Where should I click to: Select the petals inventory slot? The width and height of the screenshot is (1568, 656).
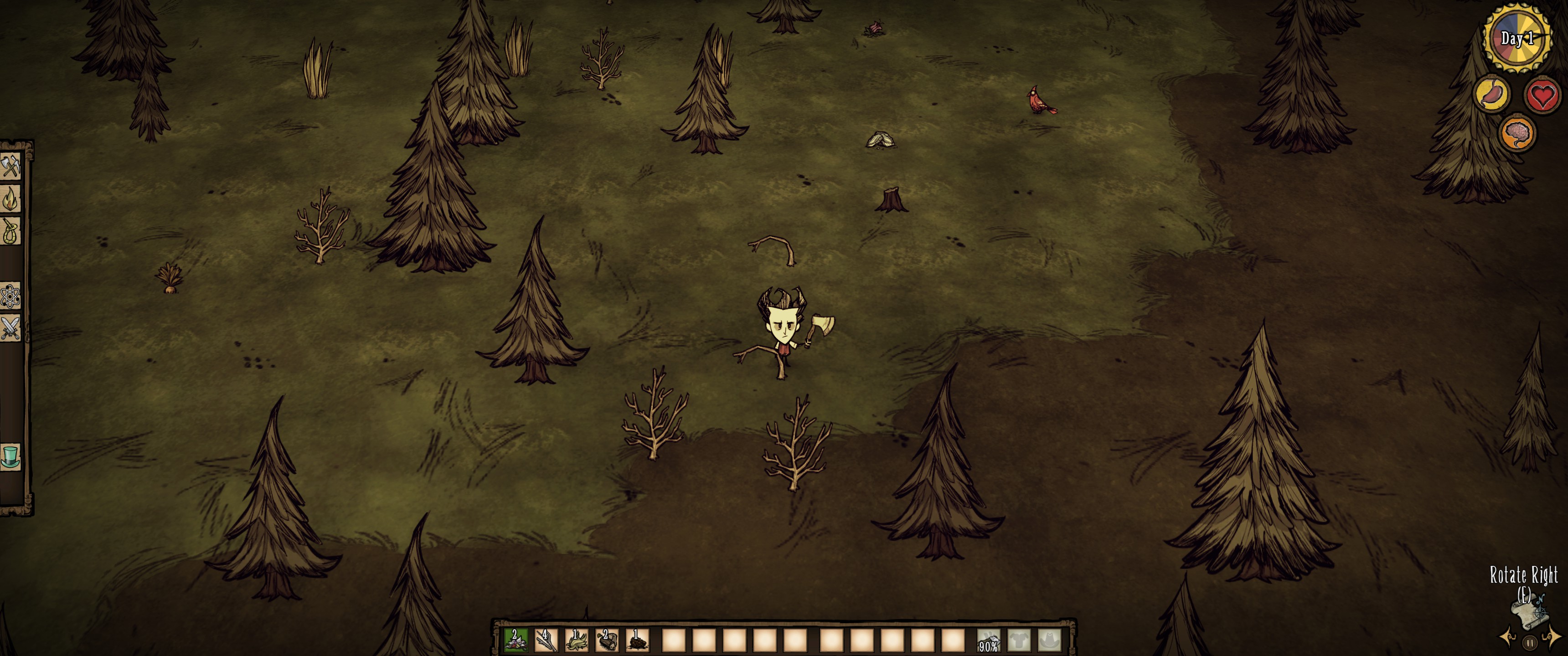515,640
